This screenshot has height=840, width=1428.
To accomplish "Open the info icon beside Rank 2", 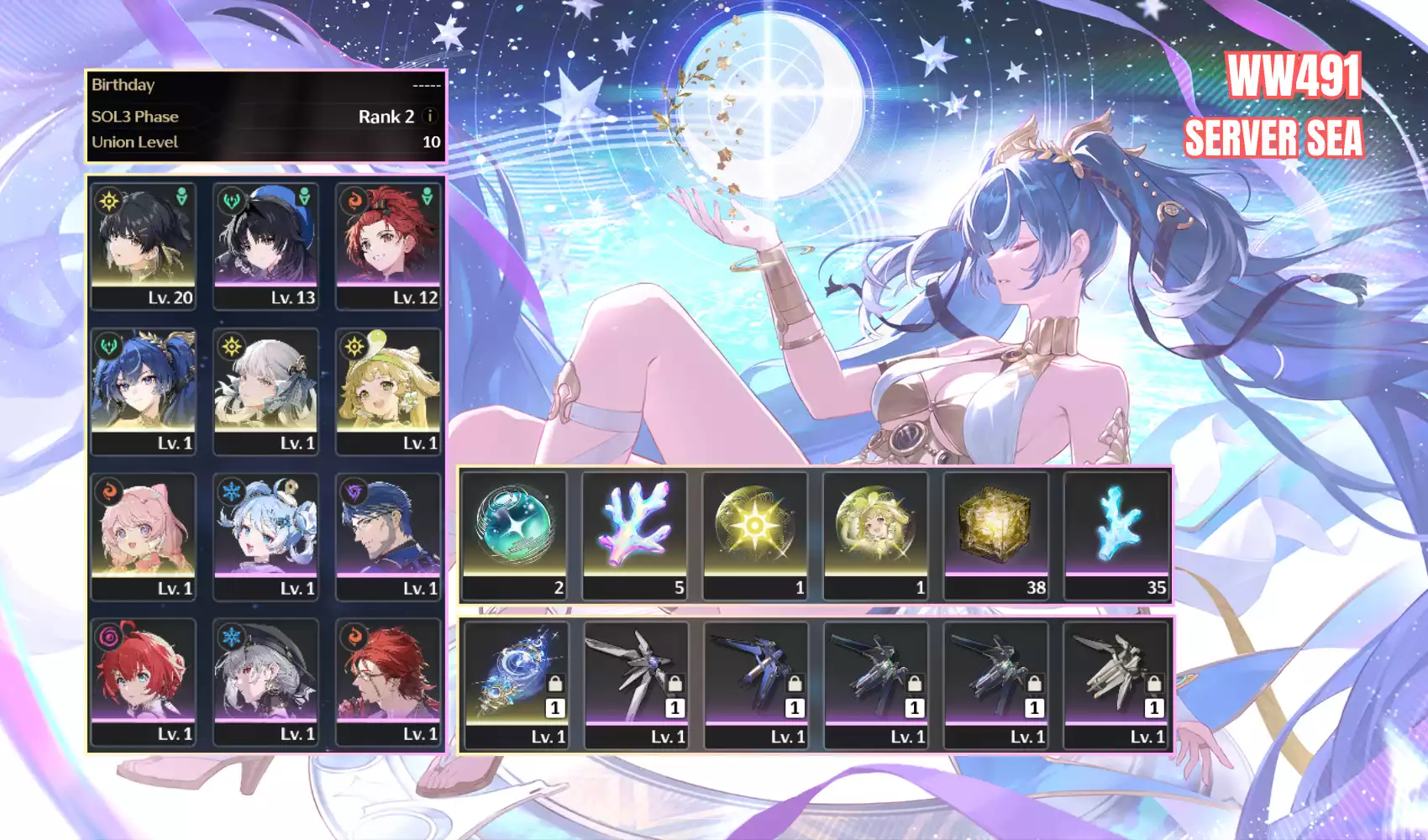I will tap(430, 116).
